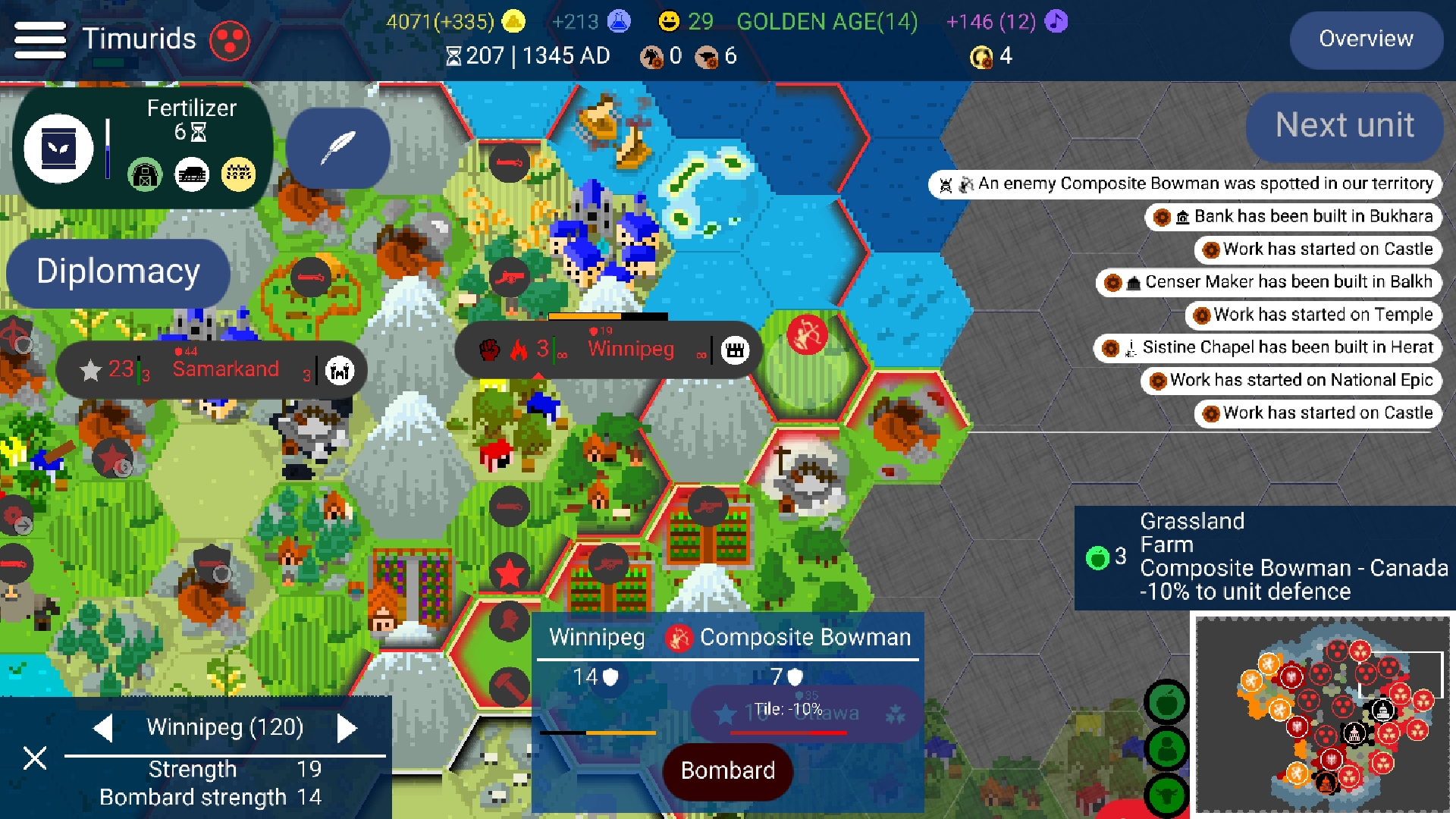The image size is (1456, 819).
Task: Click the minimap in the corner
Action: pos(1323,713)
